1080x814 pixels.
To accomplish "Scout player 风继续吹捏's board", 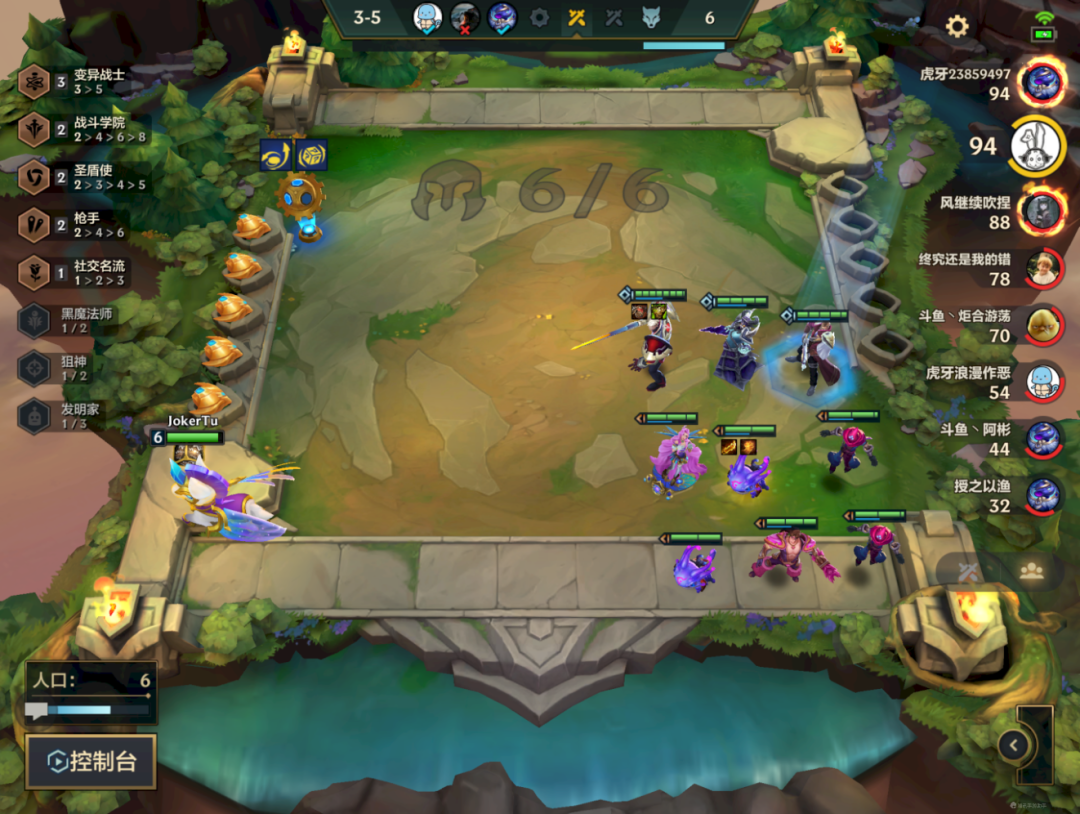I will point(1042,211).
